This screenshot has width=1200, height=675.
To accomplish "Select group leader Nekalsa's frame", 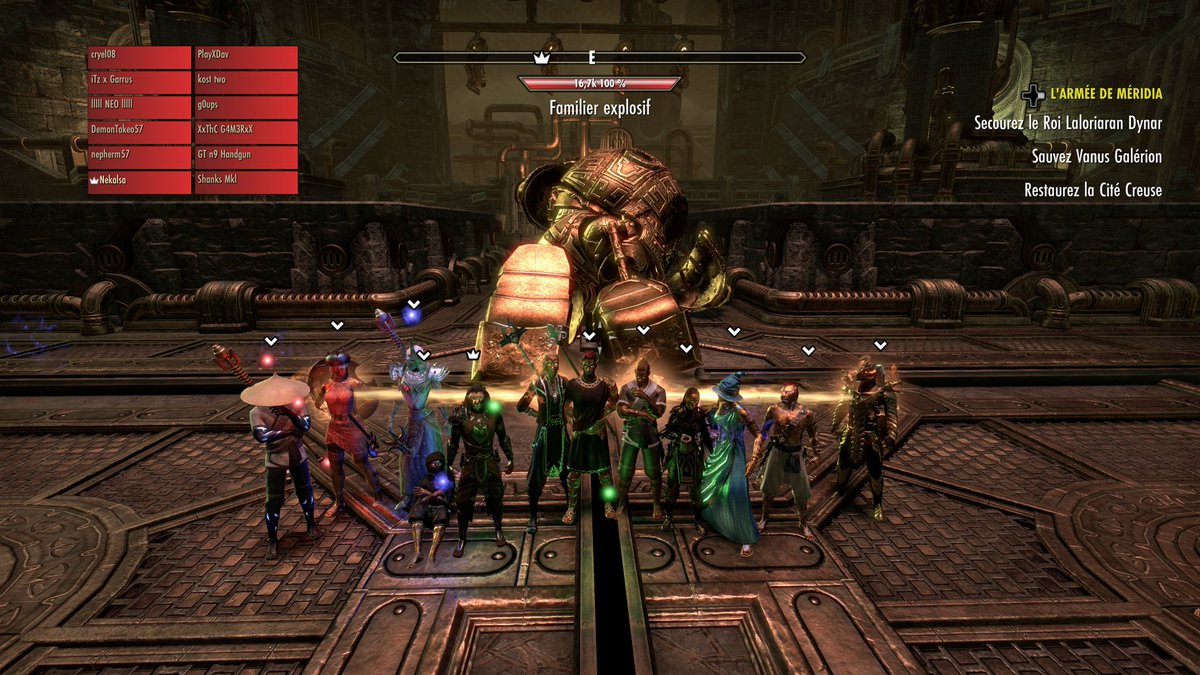I will pyautogui.click(x=139, y=182).
